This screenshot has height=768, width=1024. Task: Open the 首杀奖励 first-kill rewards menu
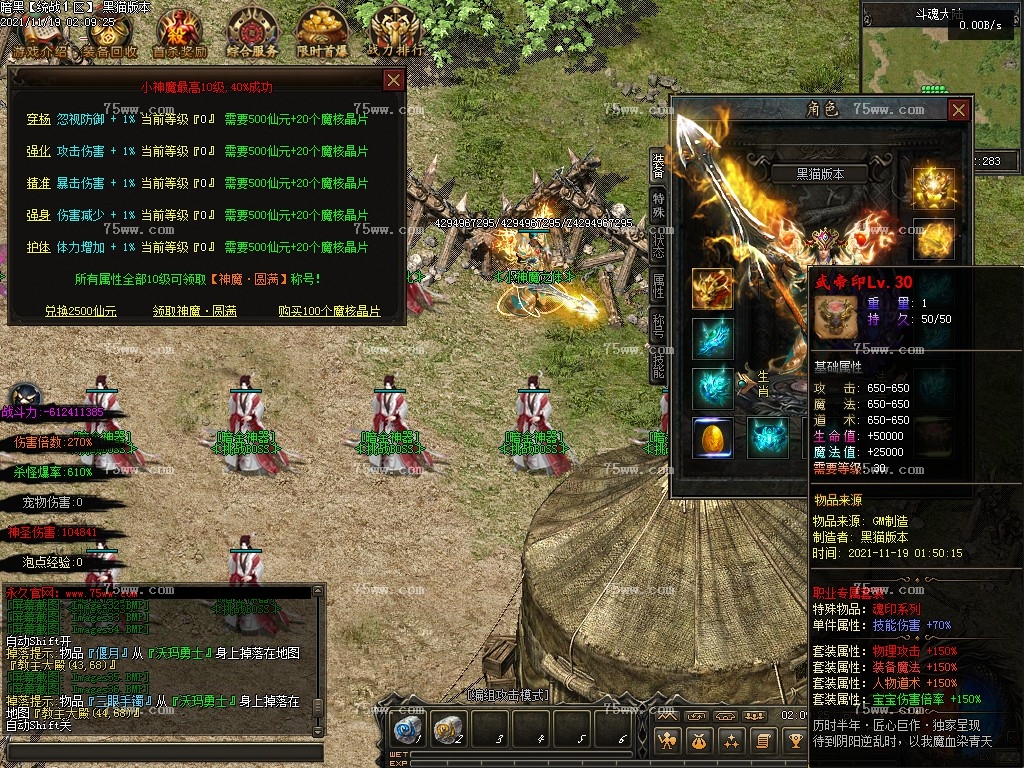(180, 34)
